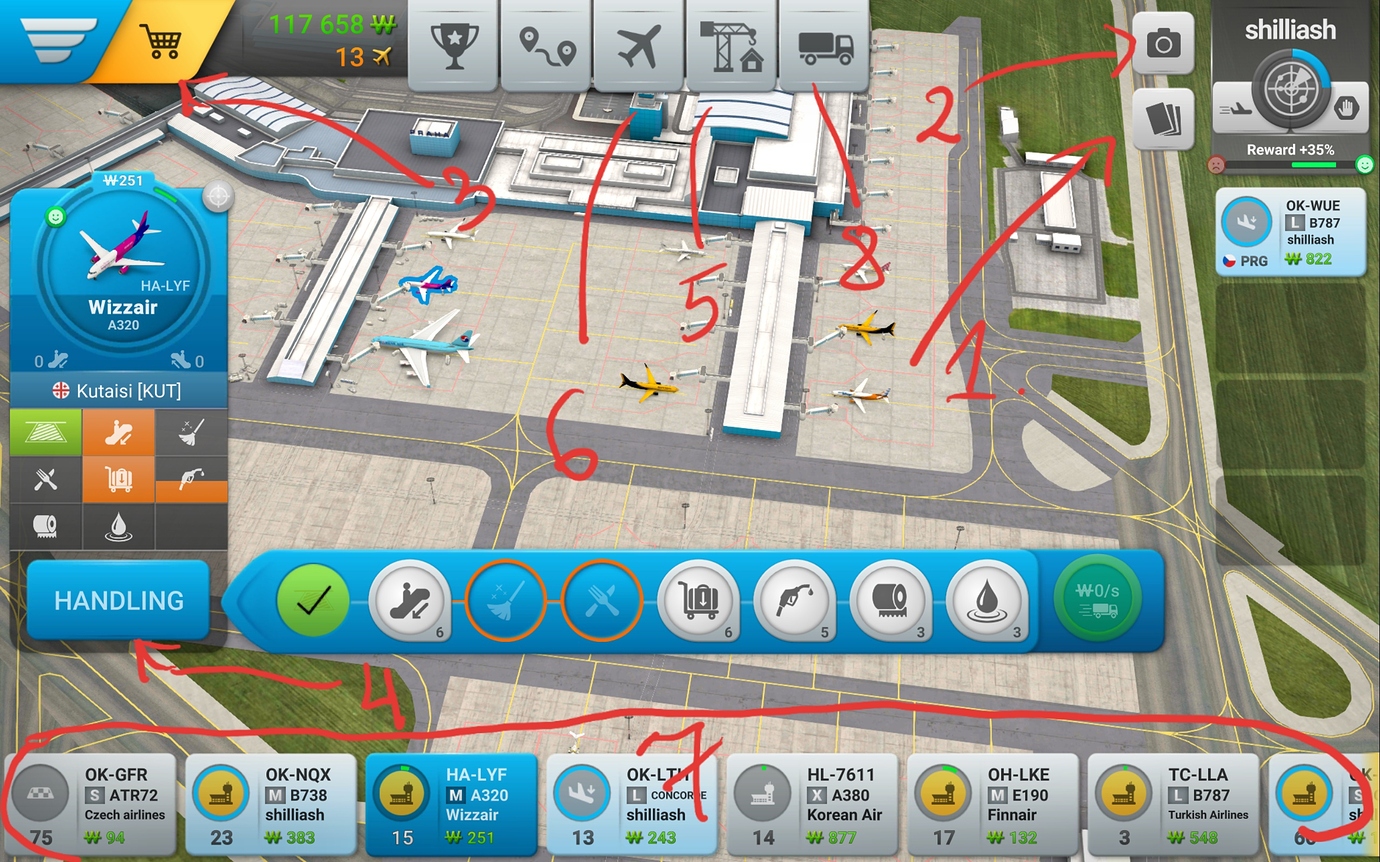This screenshot has height=862, width=1380.
Task: Open the achievements trophy icon
Action: 453,42
